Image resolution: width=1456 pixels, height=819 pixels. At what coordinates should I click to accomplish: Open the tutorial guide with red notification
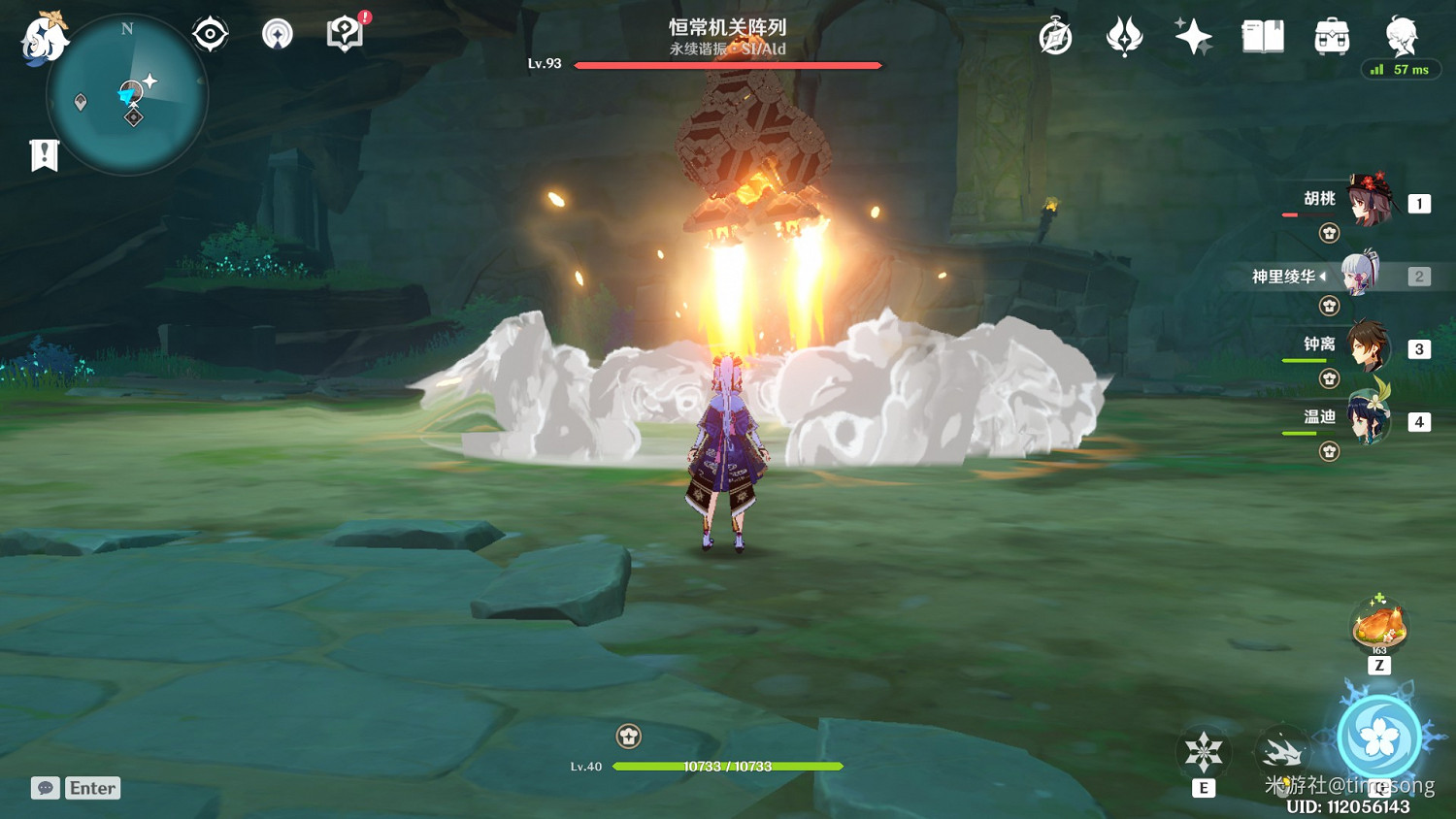pos(345,32)
